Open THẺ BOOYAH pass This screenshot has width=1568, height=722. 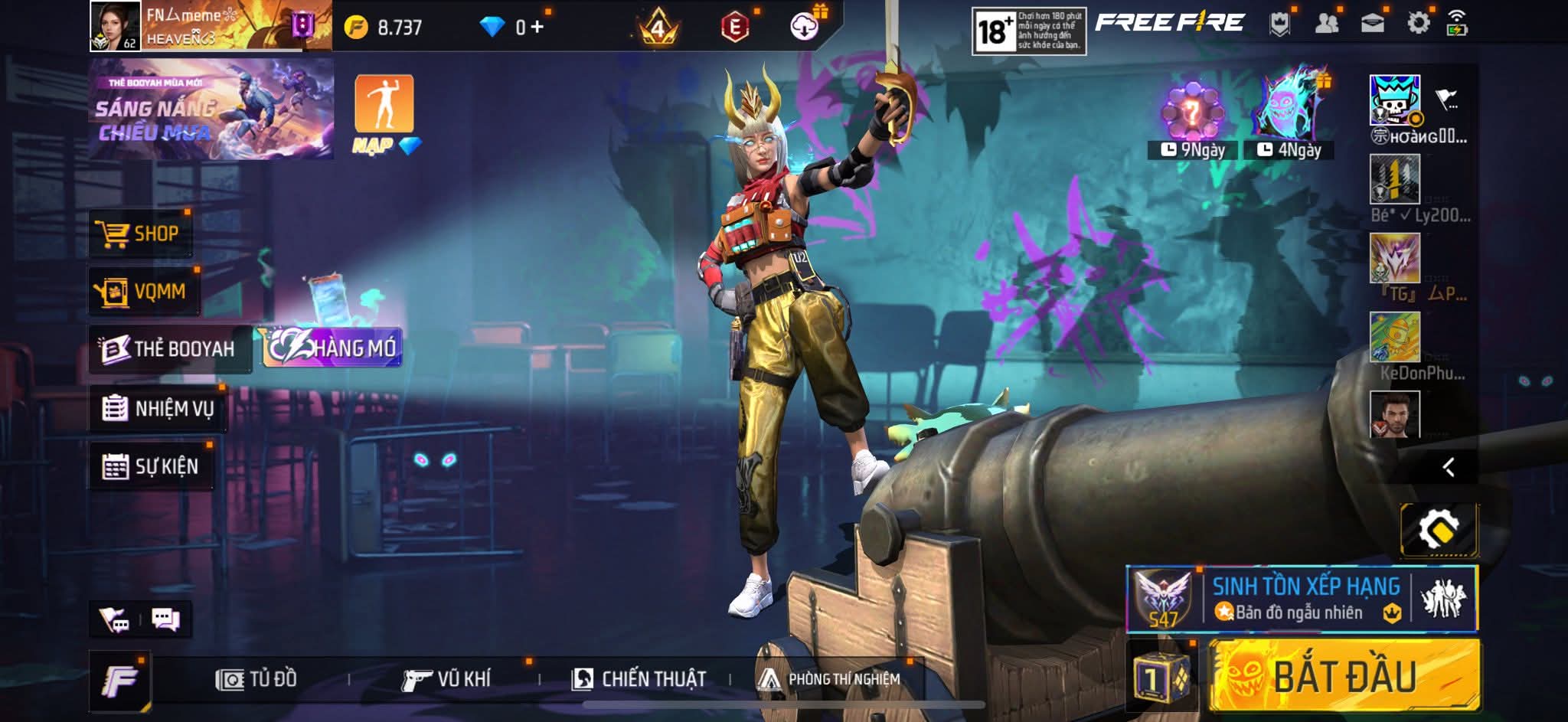pos(169,349)
